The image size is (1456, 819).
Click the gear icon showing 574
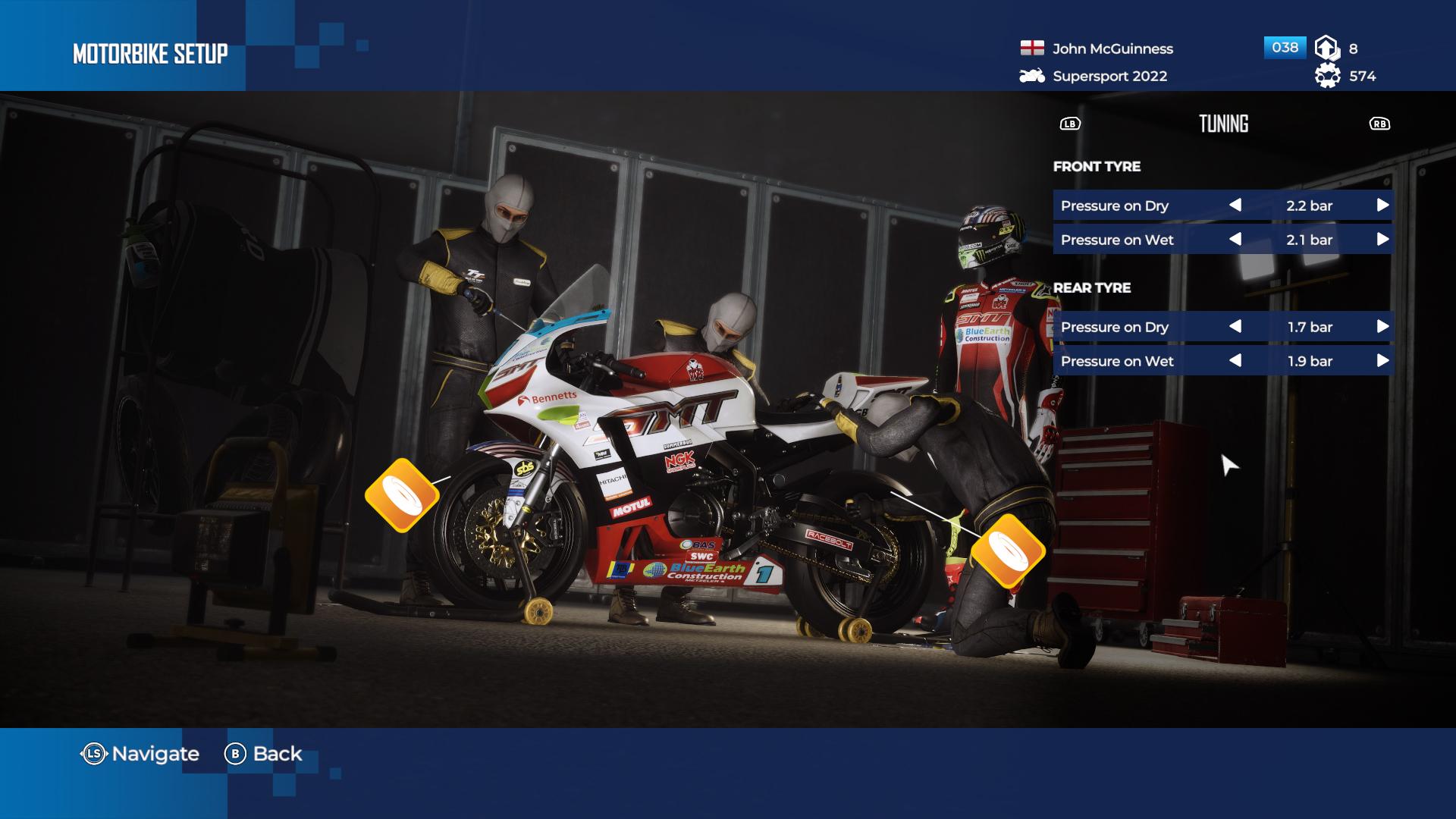click(x=1326, y=76)
